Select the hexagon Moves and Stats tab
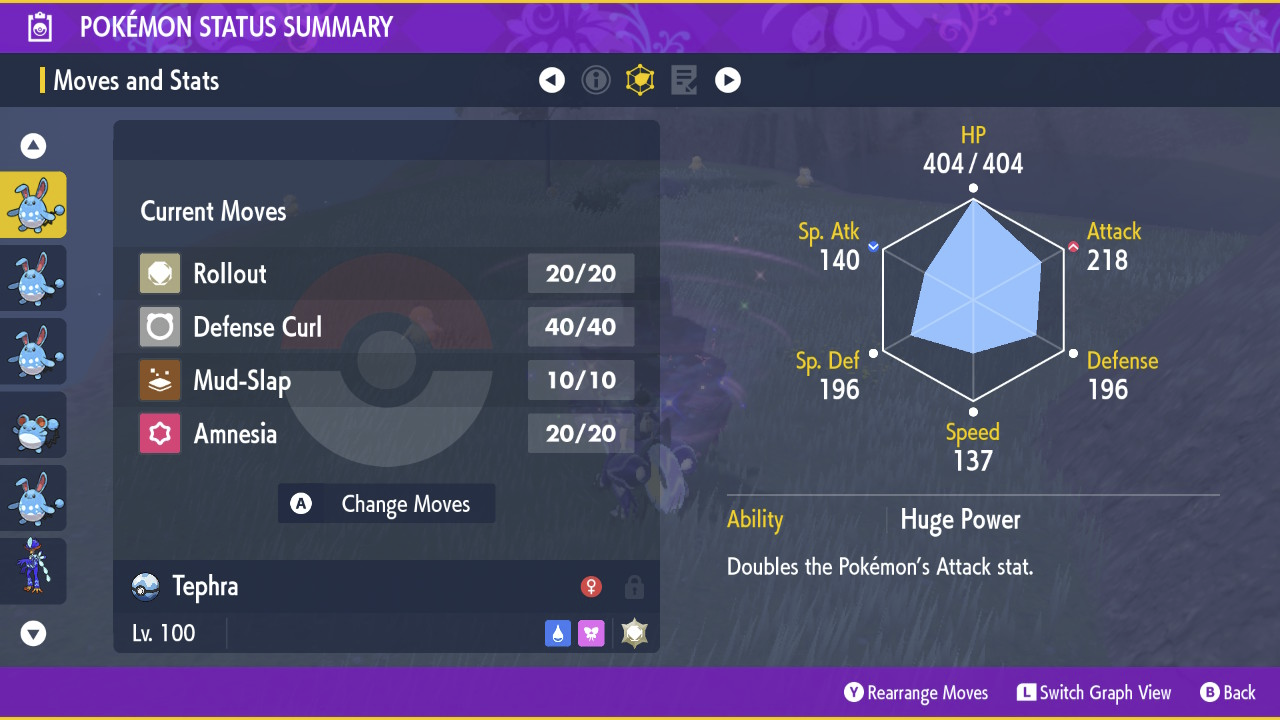1280x720 pixels. (640, 80)
